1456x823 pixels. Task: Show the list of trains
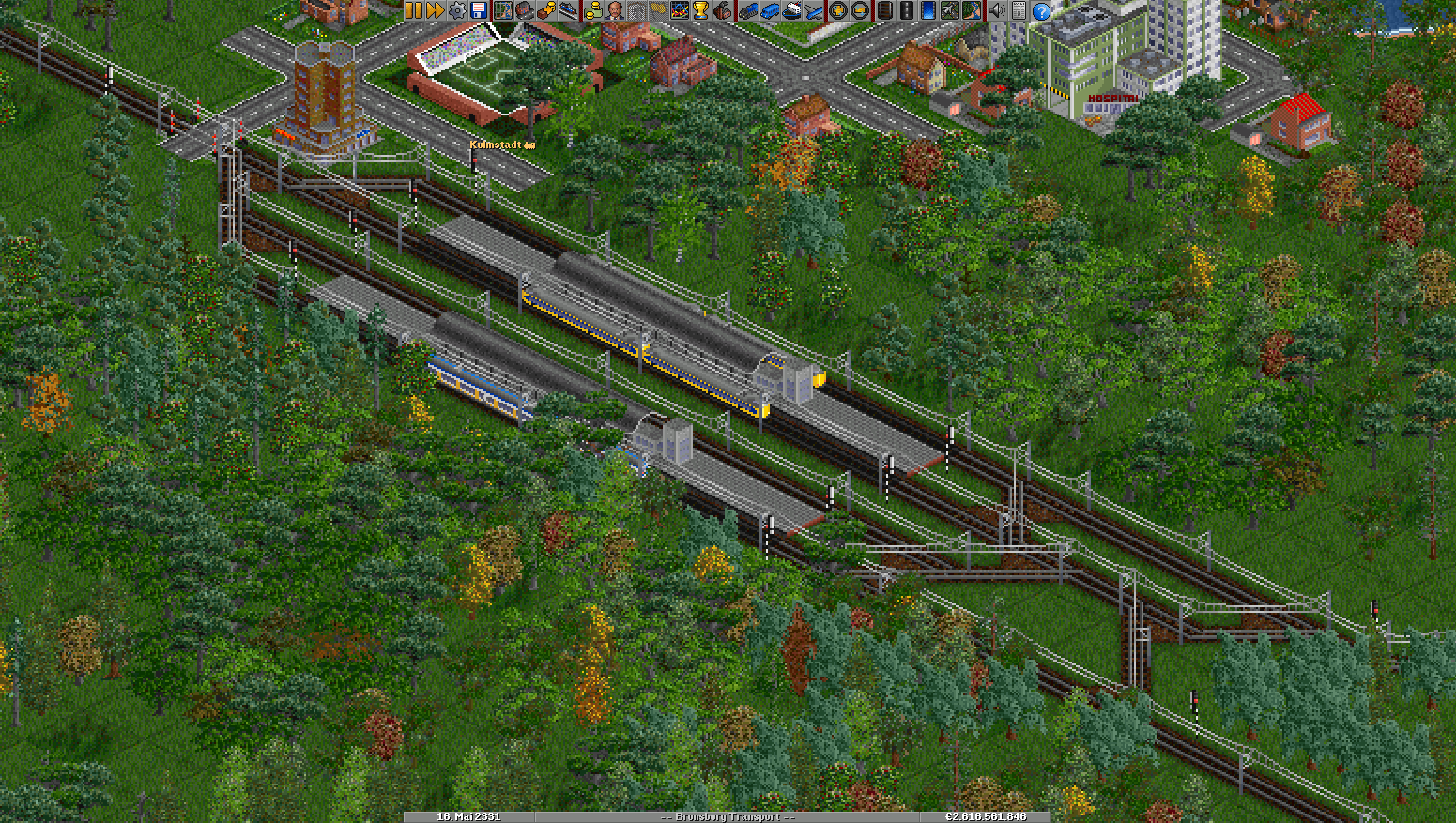(x=747, y=10)
